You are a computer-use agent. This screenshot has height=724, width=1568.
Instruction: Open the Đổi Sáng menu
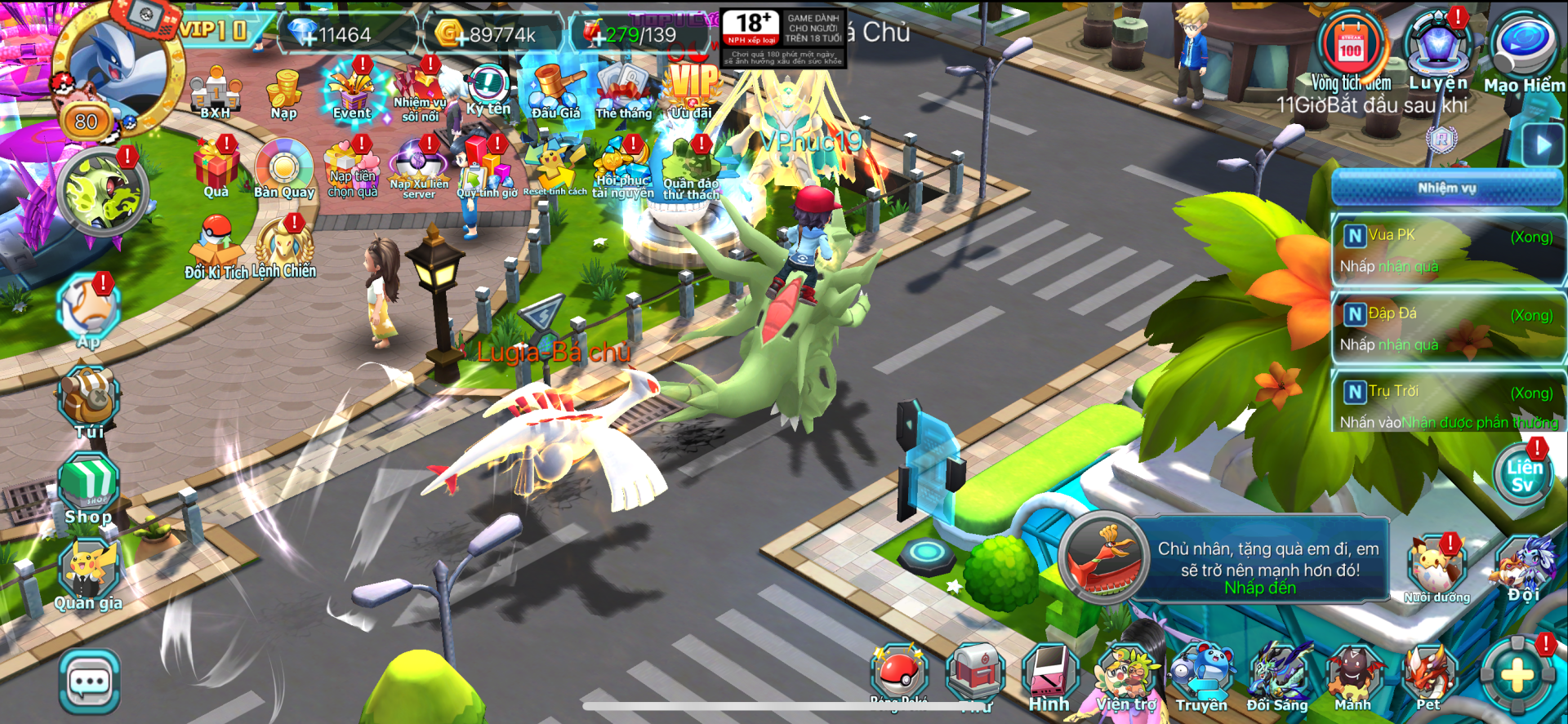click(1277, 677)
